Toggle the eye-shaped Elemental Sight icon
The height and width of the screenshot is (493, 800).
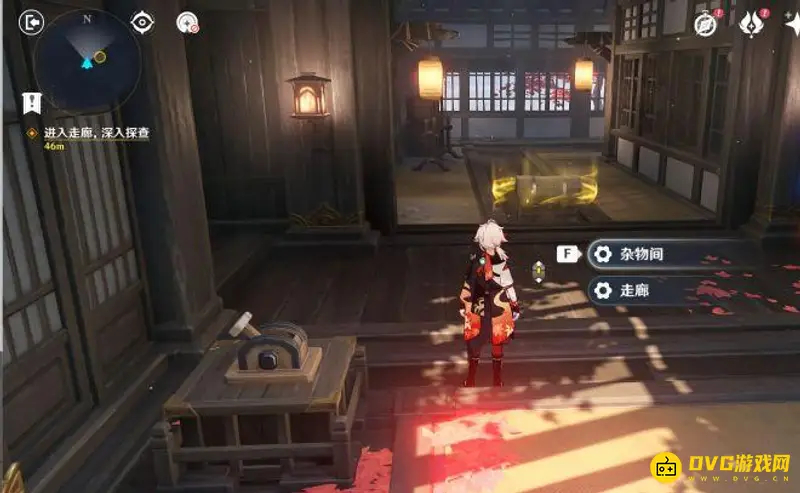tap(143, 22)
